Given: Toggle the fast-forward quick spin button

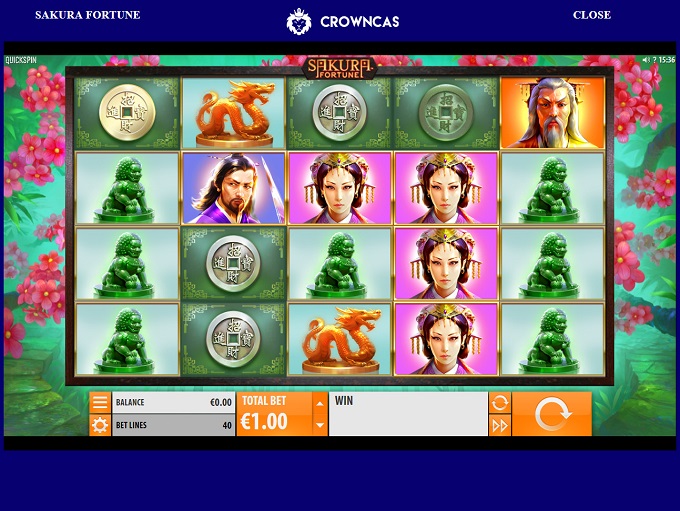Looking at the screenshot, I should 499,425.
